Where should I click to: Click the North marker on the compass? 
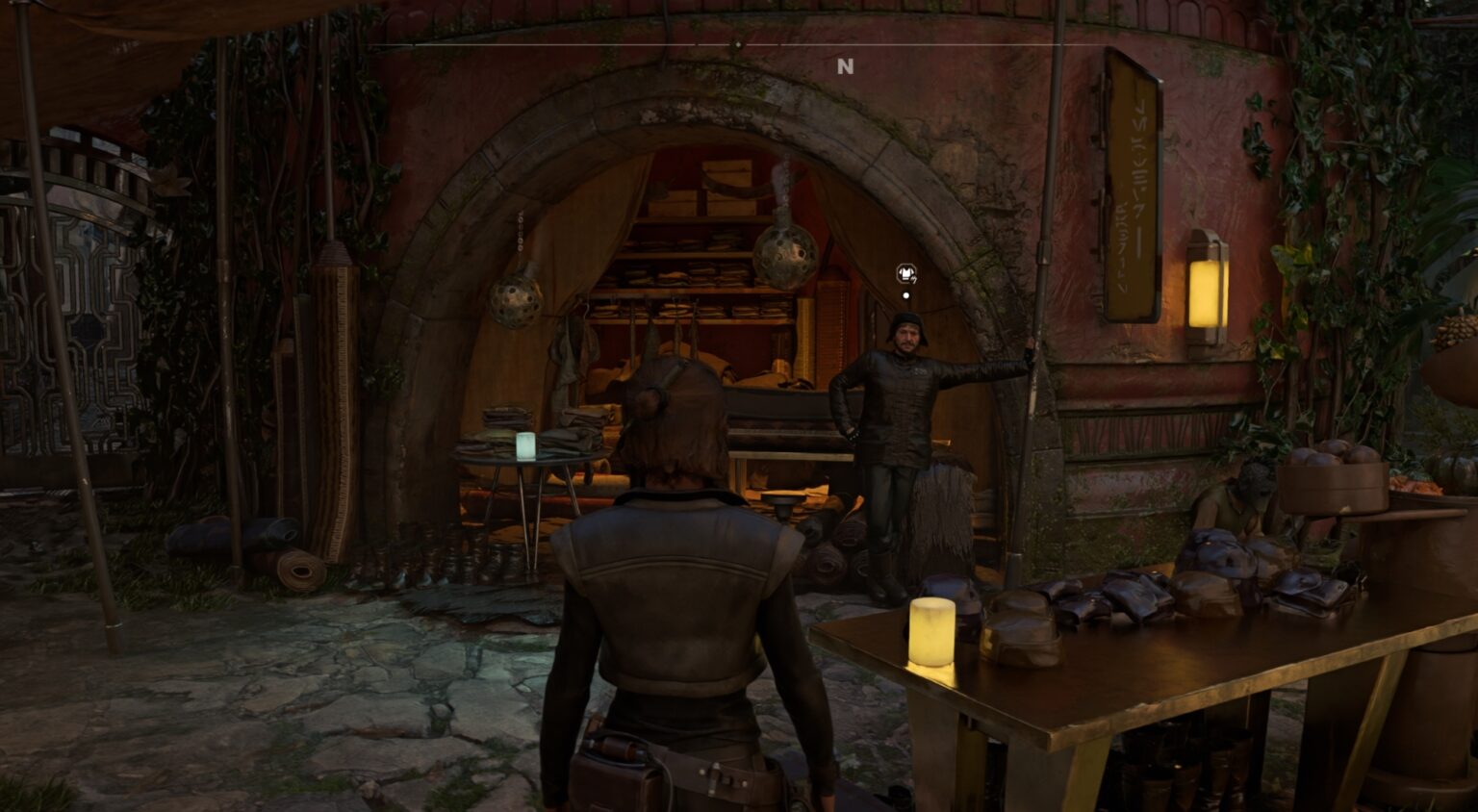[845, 66]
